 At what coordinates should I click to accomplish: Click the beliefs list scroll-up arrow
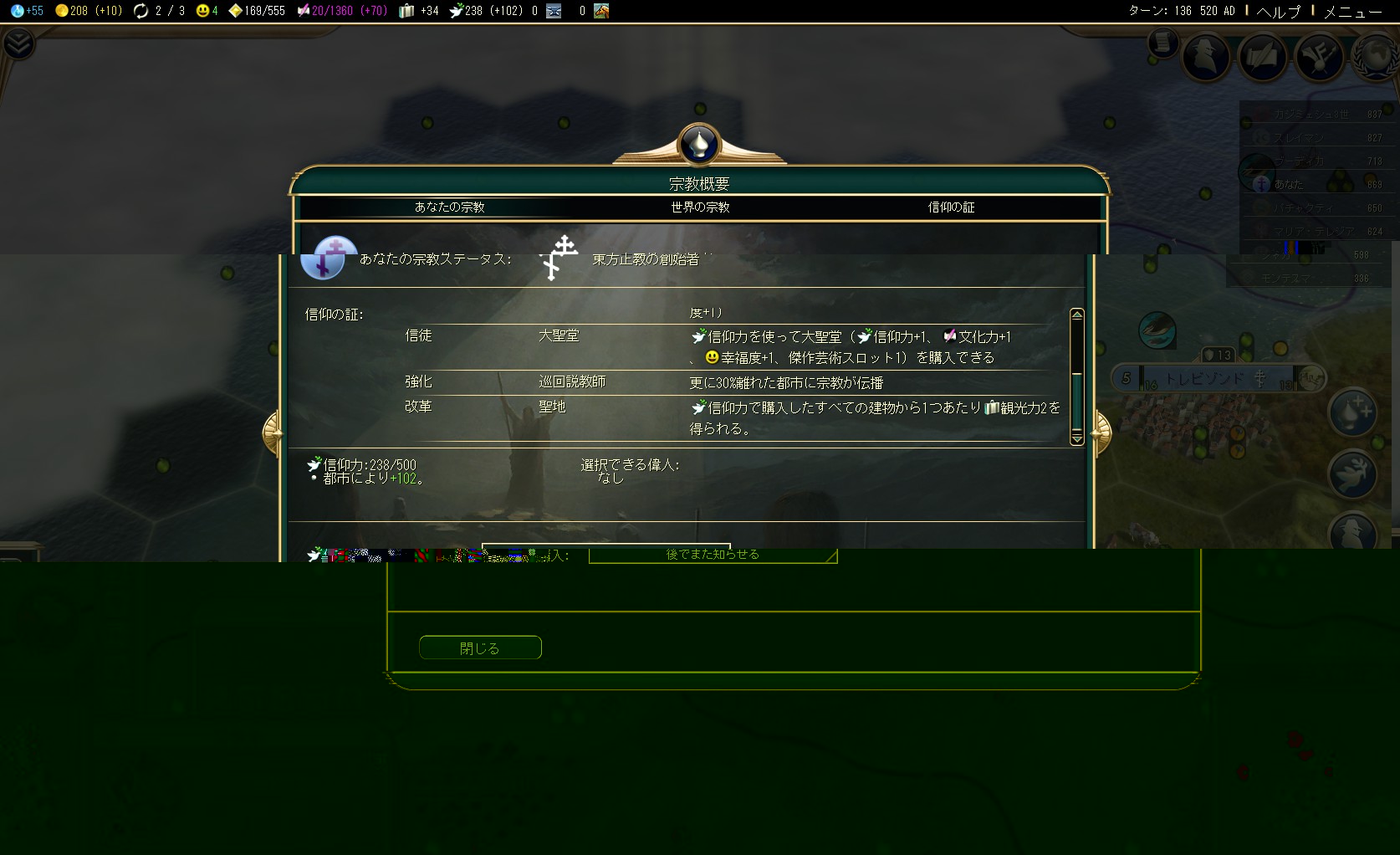(1077, 315)
